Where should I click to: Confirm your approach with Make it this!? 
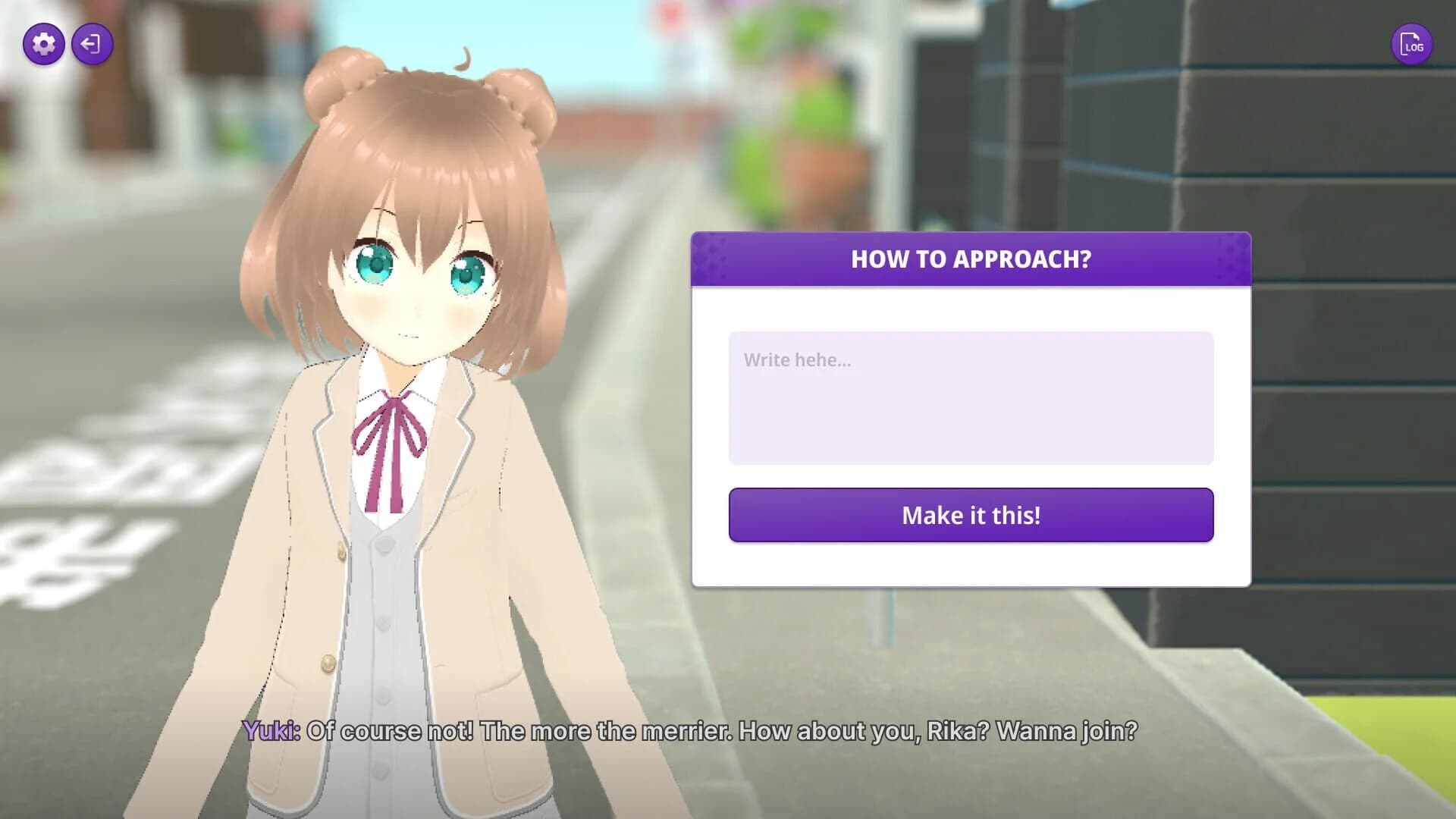[971, 515]
